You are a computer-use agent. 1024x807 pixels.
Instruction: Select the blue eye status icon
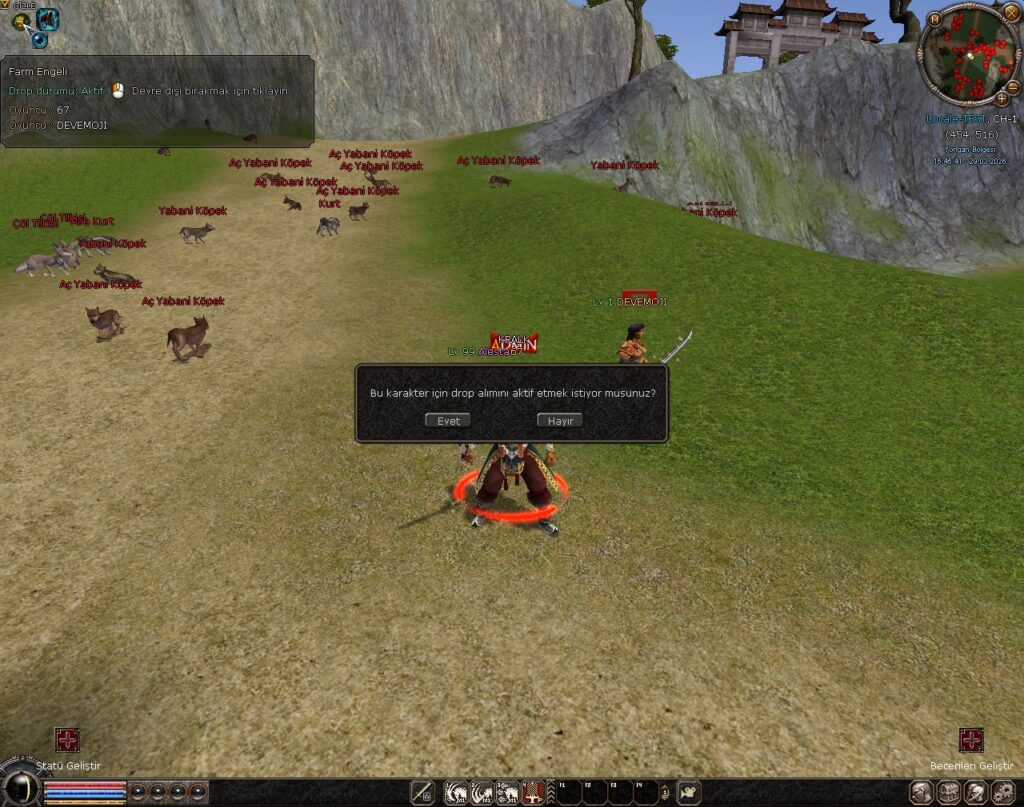(x=39, y=39)
